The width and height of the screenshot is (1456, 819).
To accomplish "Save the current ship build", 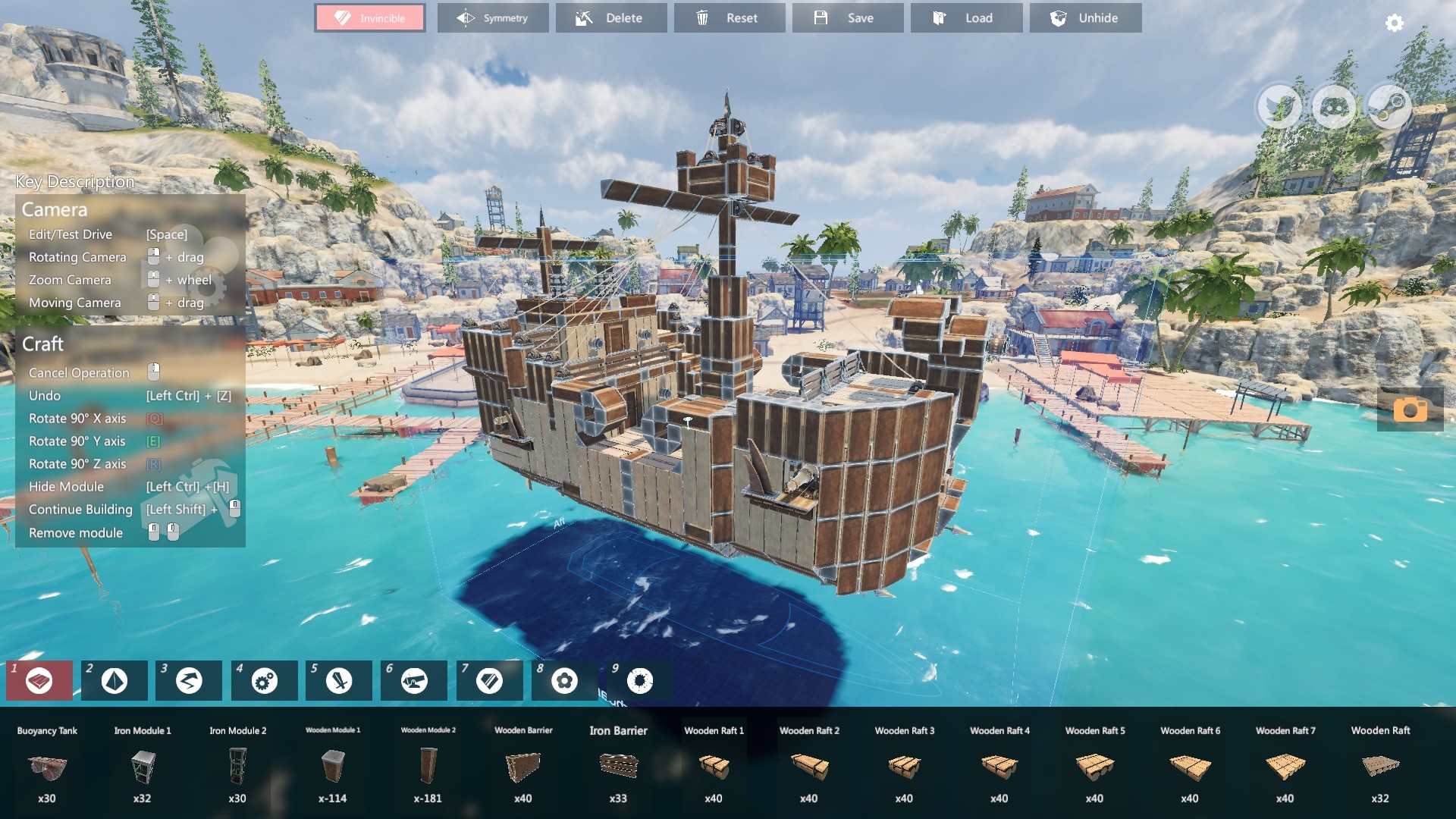I will click(x=848, y=17).
